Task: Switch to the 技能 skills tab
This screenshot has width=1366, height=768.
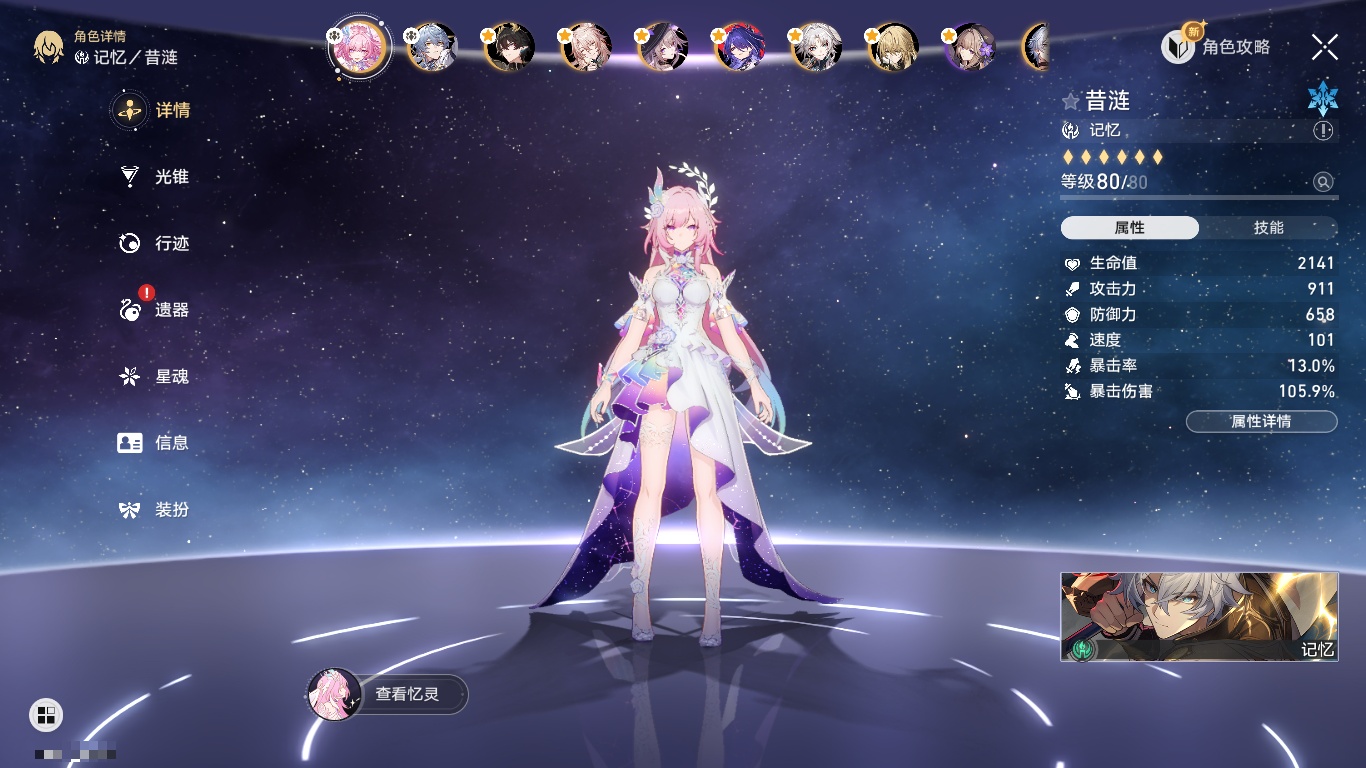Action: (1268, 228)
